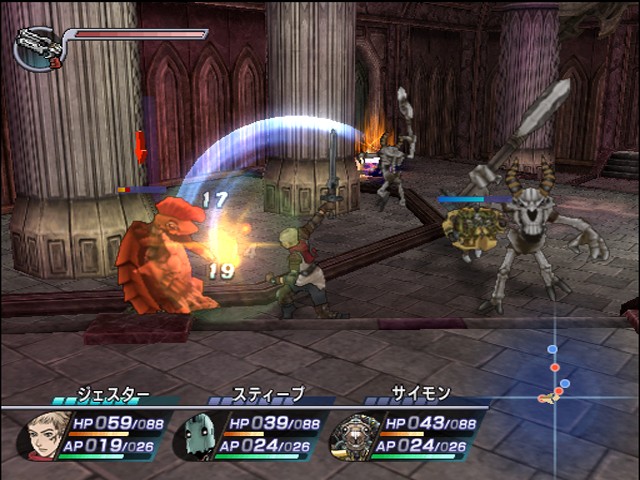
Task: Select the revolver weapon icon
Action: (x=37, y=47)
